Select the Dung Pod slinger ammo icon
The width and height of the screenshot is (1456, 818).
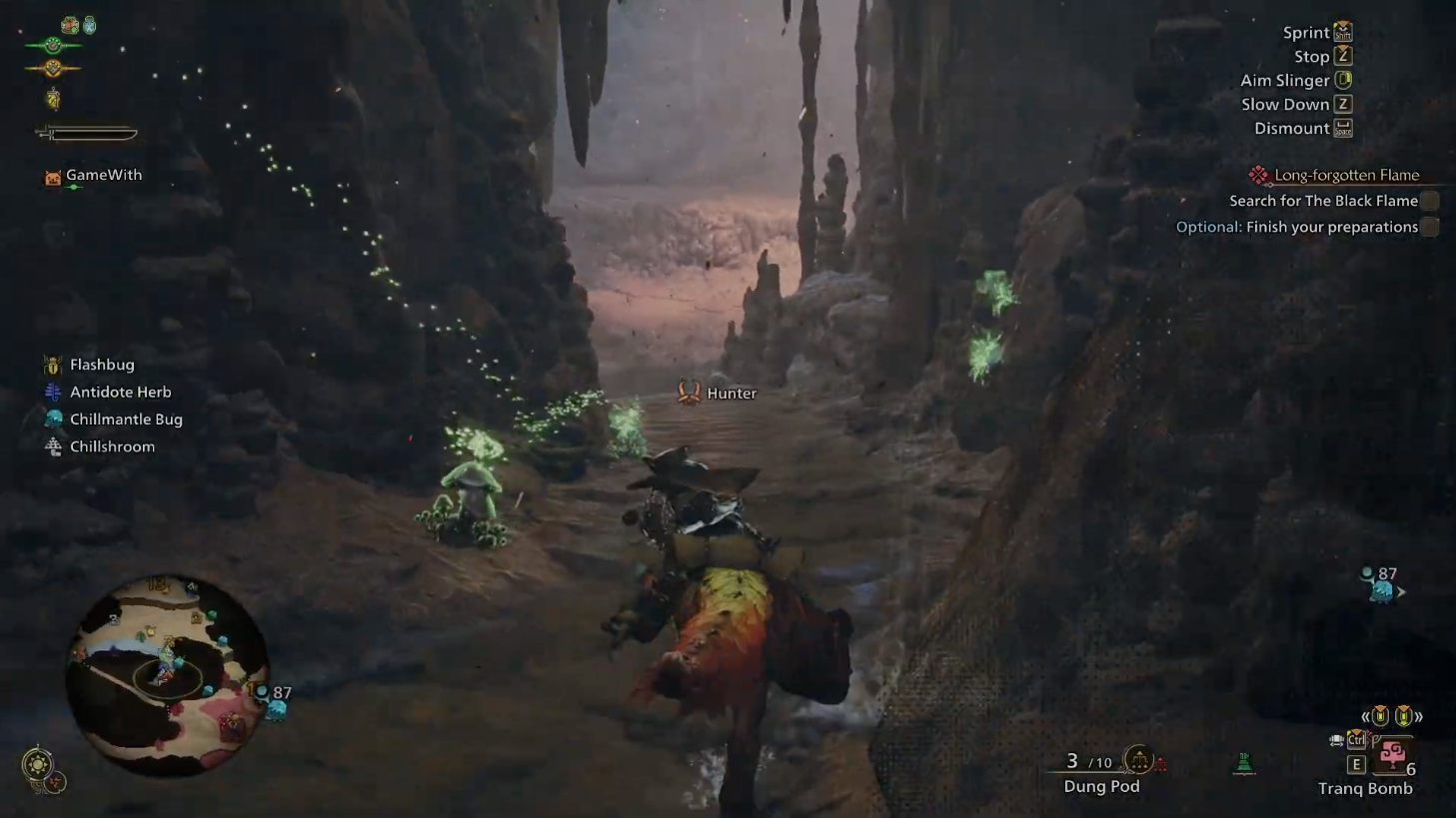click(x=1138, y=760)
